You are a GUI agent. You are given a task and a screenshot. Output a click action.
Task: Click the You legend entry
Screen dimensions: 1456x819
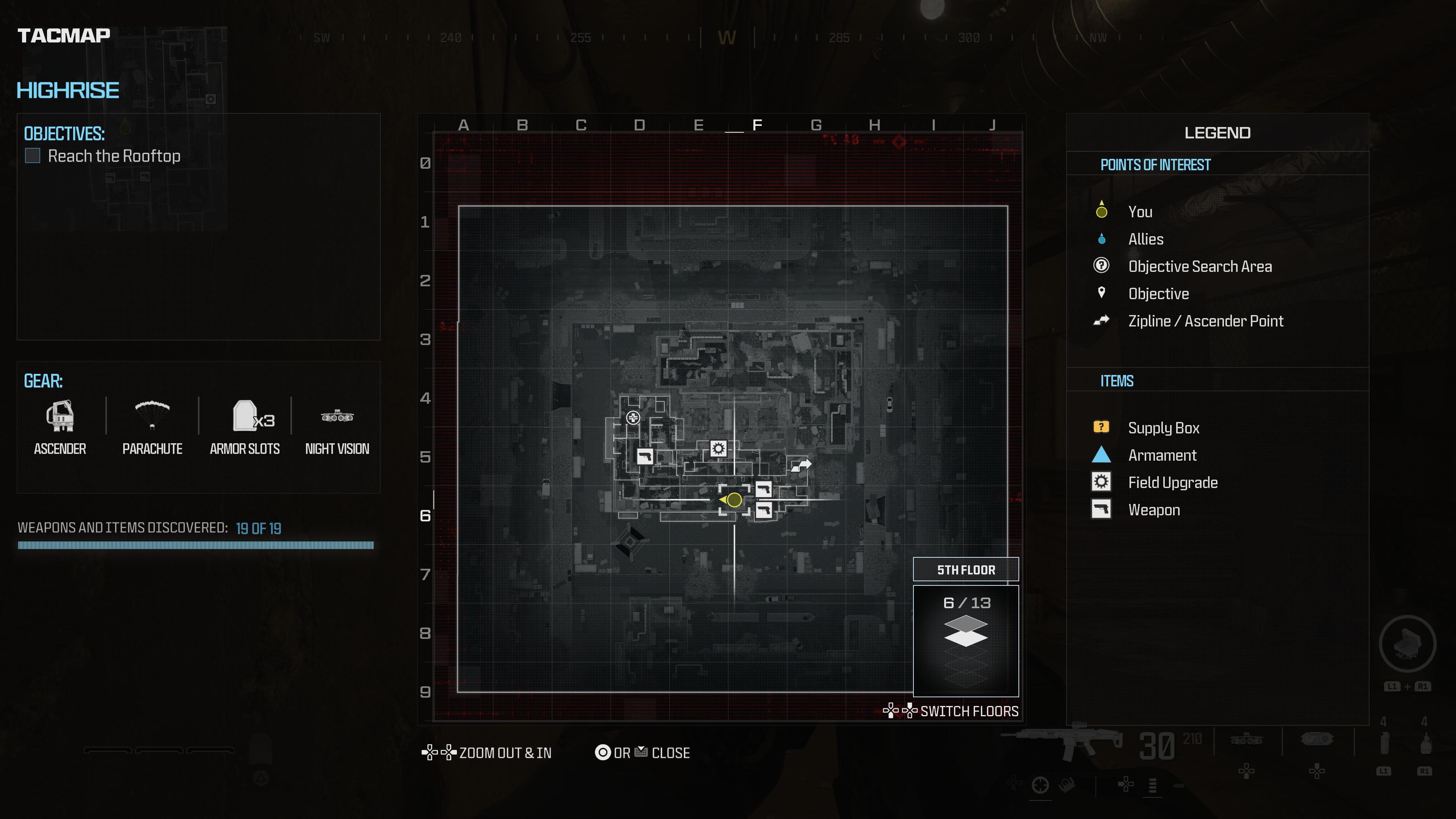click(1140, 212)
